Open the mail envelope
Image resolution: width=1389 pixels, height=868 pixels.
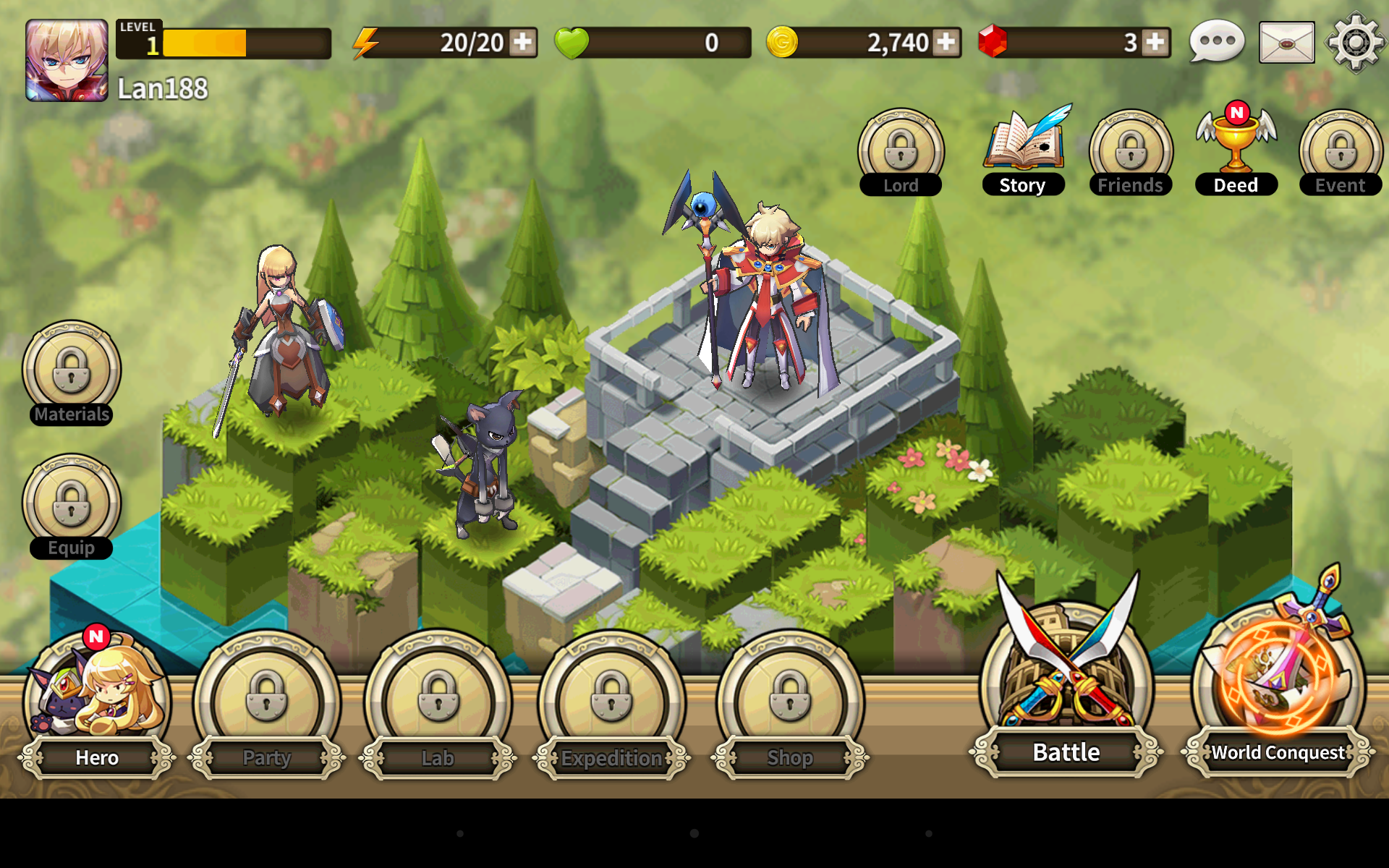[x=1286, y=43]
